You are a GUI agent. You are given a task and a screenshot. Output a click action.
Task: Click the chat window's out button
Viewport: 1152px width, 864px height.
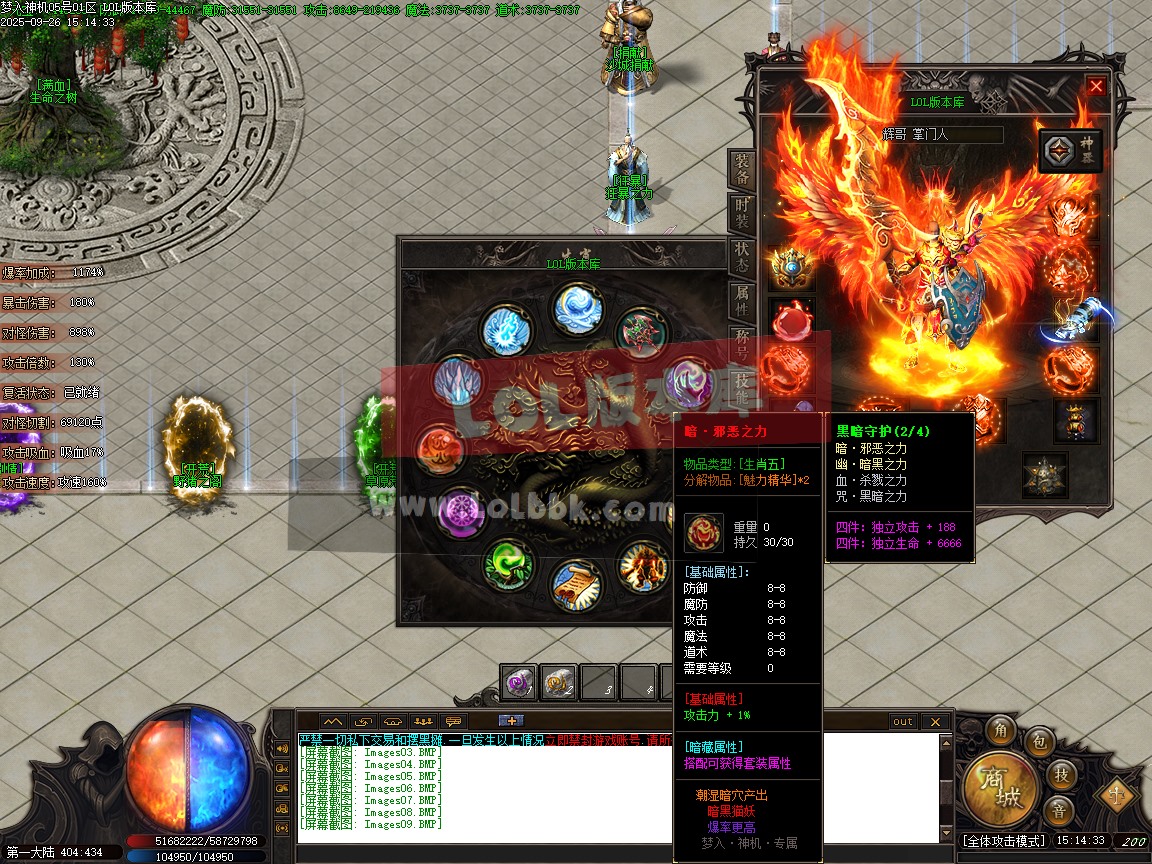pyautogui.click(x=903, y=721)
